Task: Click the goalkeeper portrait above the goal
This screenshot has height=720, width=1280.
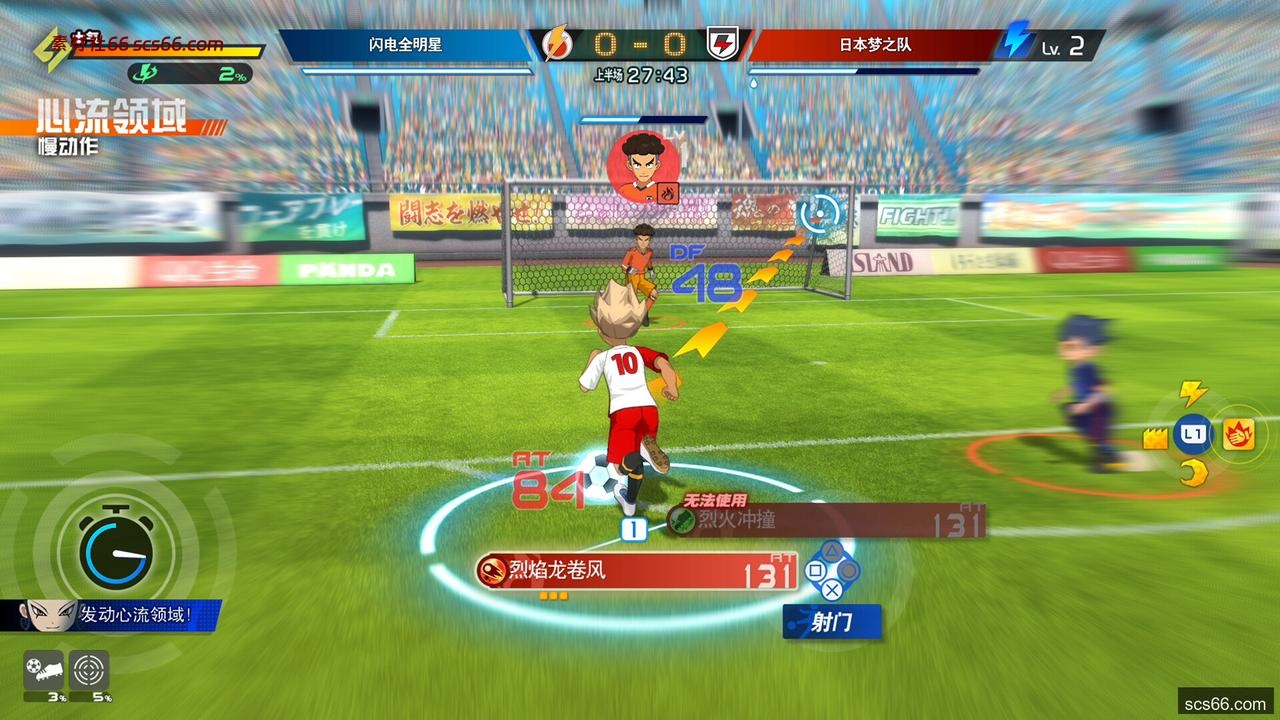Action: pos(642,166)
